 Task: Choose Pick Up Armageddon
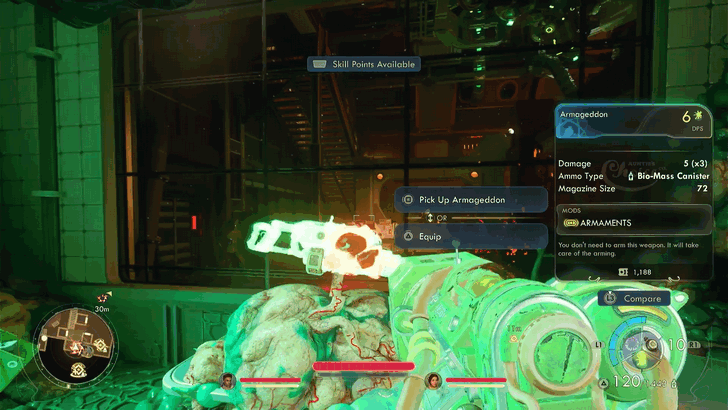[x=472, y=200]
